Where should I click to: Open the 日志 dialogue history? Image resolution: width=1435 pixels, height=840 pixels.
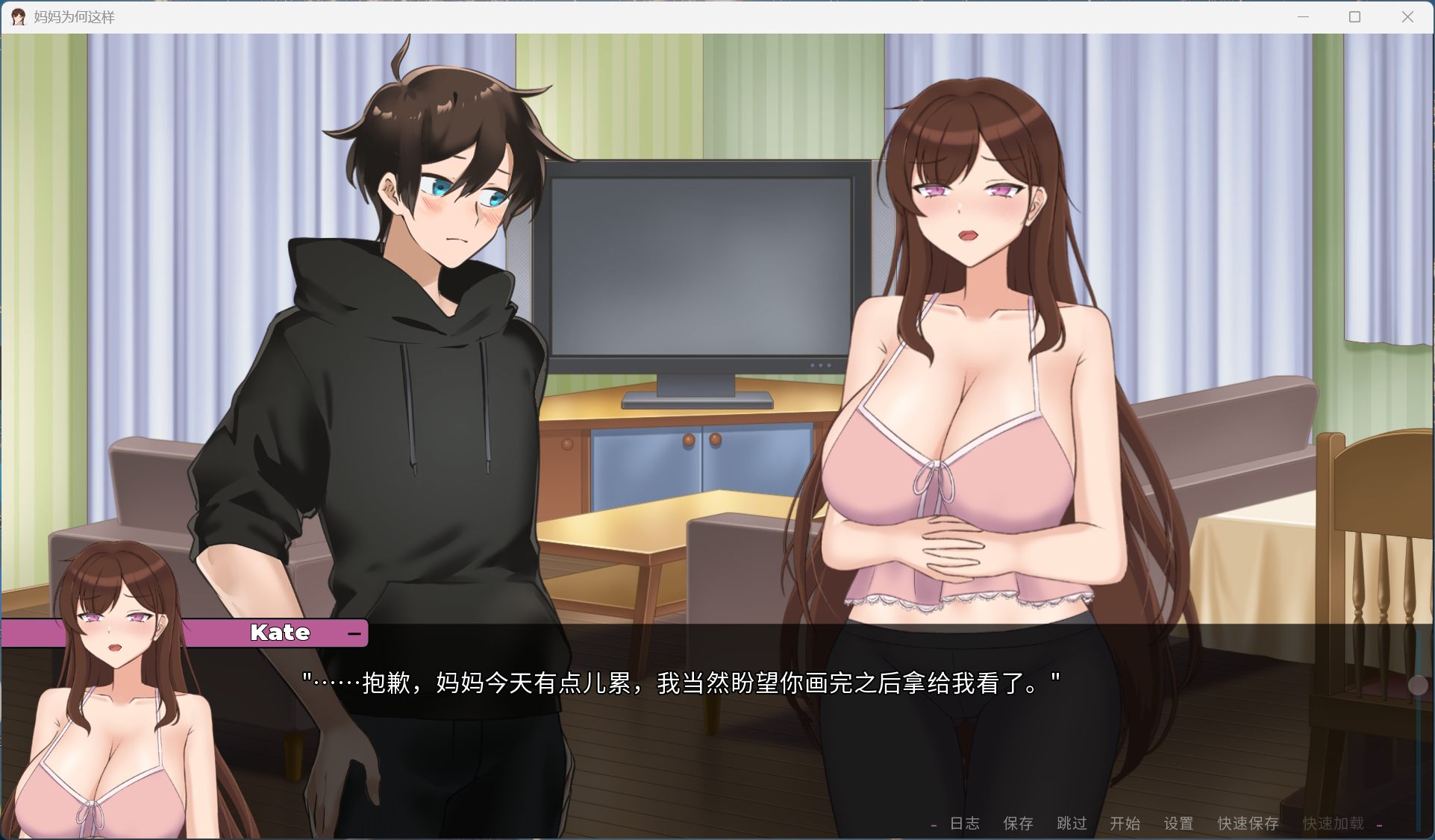pyautogui.click(x=963, y=824)
